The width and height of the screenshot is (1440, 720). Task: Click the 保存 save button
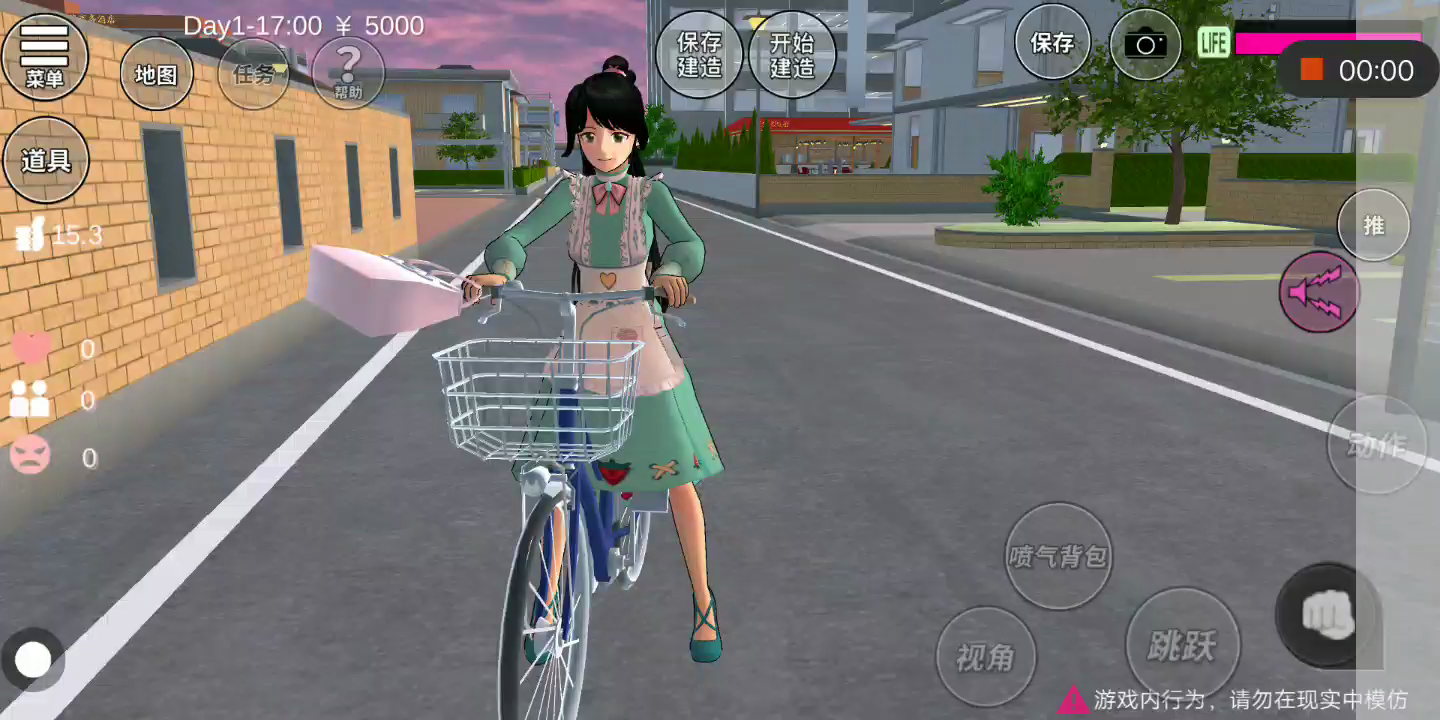coord(1052,43)
